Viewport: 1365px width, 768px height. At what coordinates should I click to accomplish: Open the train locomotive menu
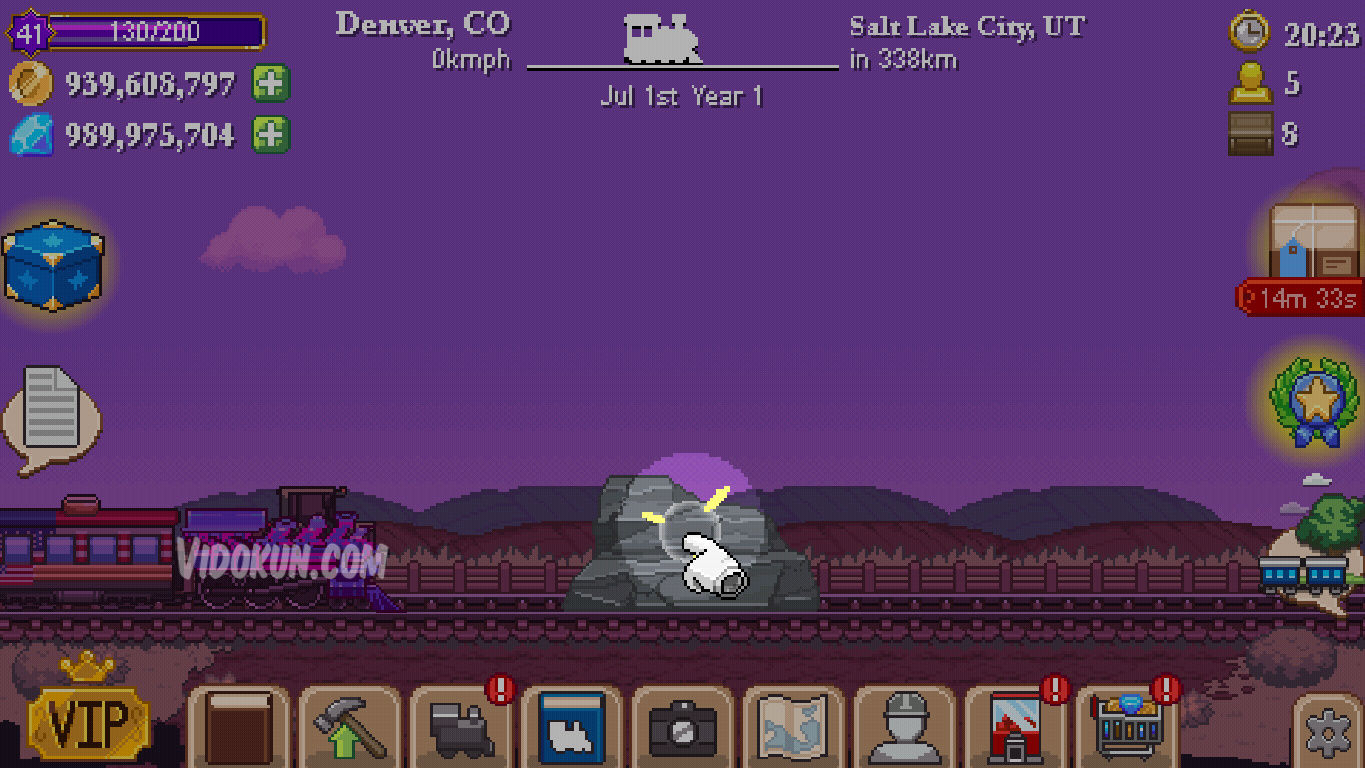(459, 730)
